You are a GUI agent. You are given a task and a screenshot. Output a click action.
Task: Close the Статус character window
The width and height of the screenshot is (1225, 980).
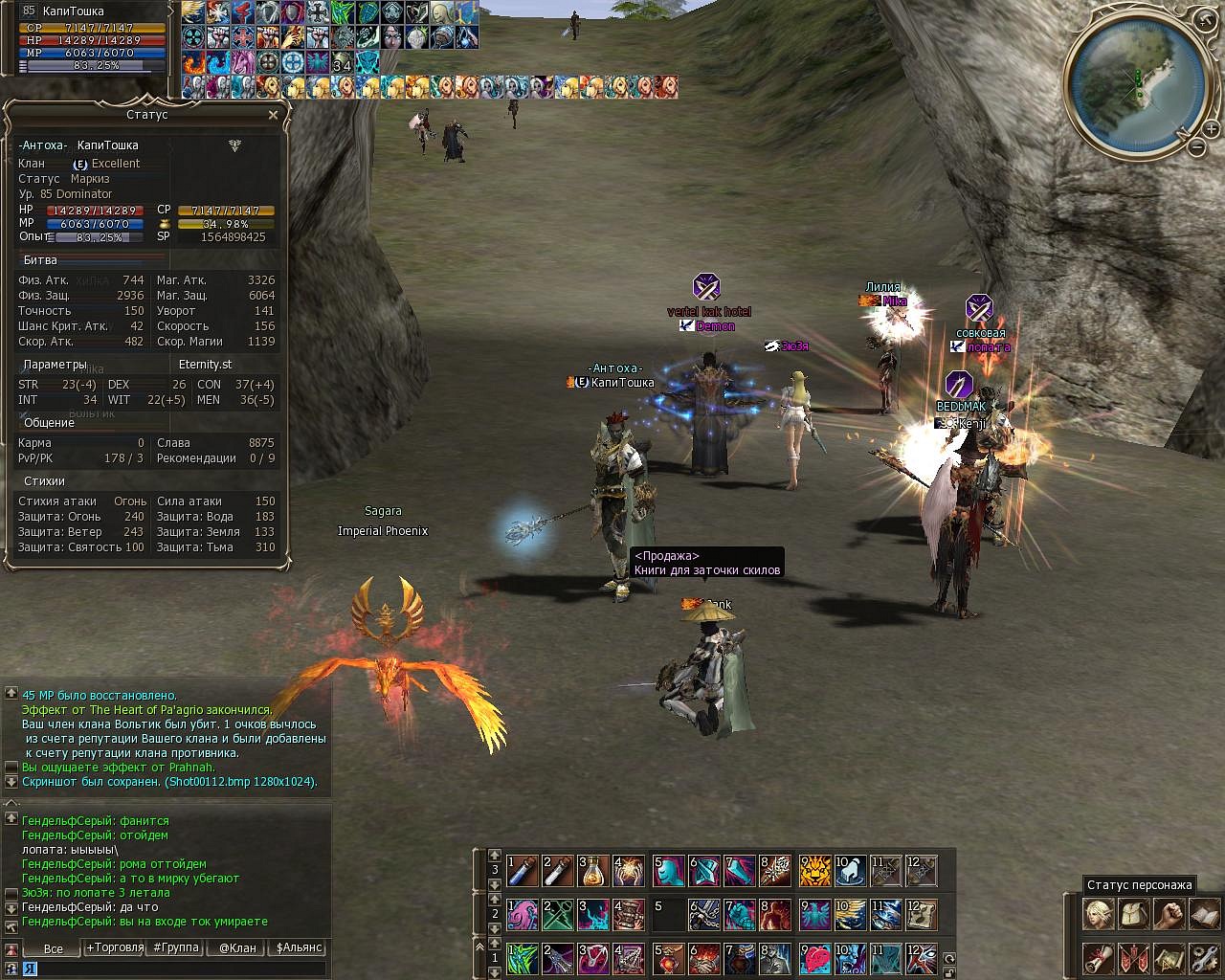tap(273, 115)
